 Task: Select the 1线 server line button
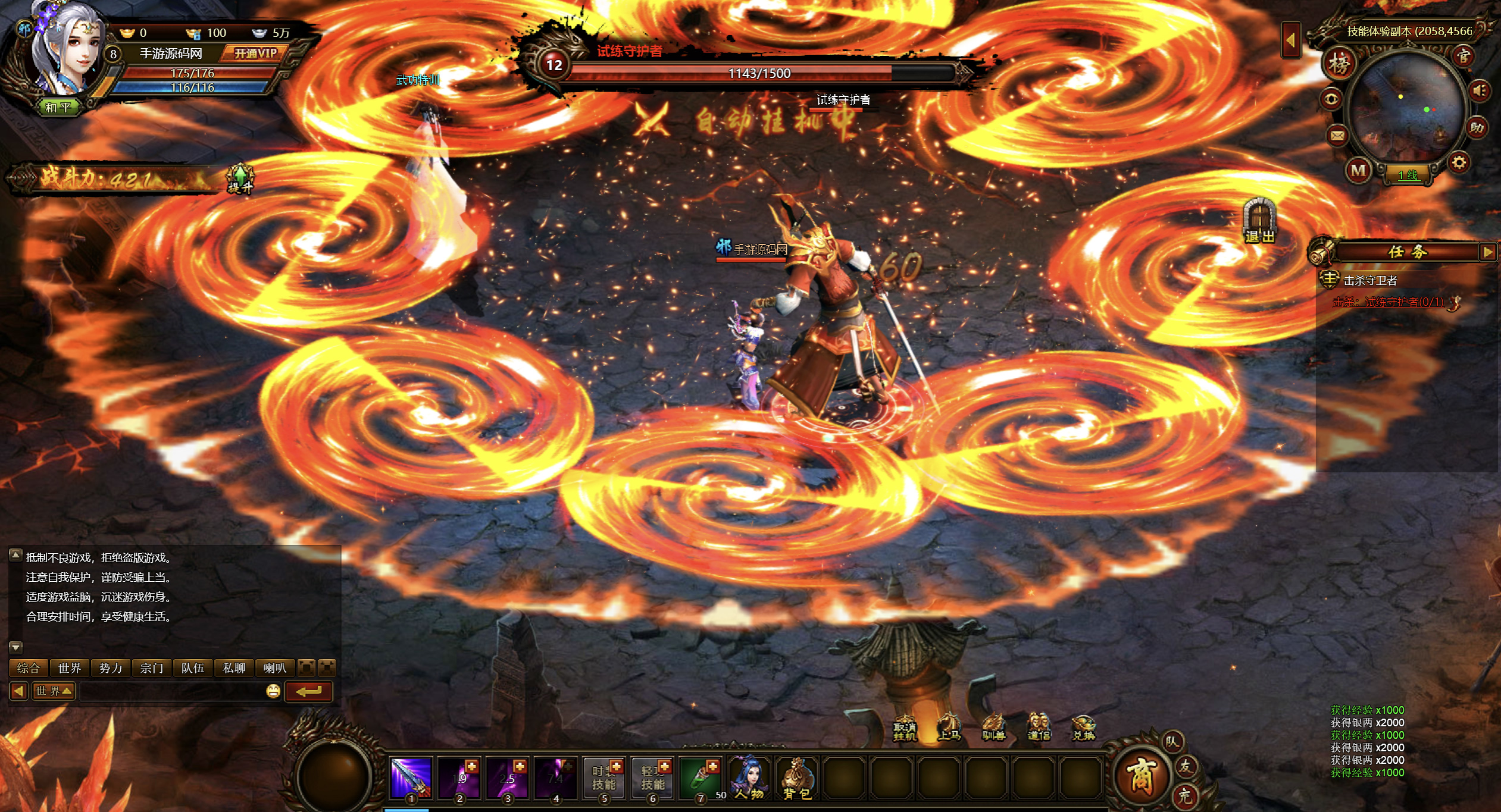coord(1408,175)
